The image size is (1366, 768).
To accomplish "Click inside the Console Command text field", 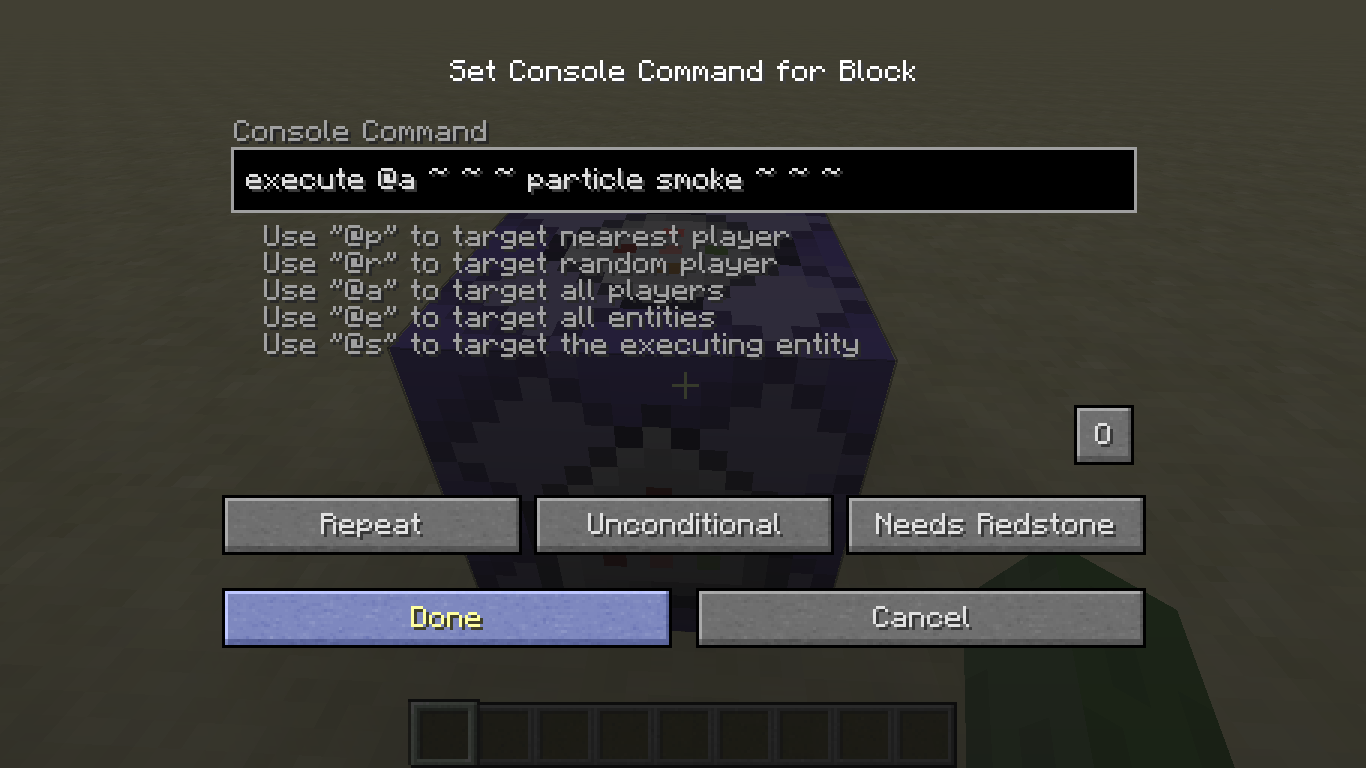I will (683, 180).
